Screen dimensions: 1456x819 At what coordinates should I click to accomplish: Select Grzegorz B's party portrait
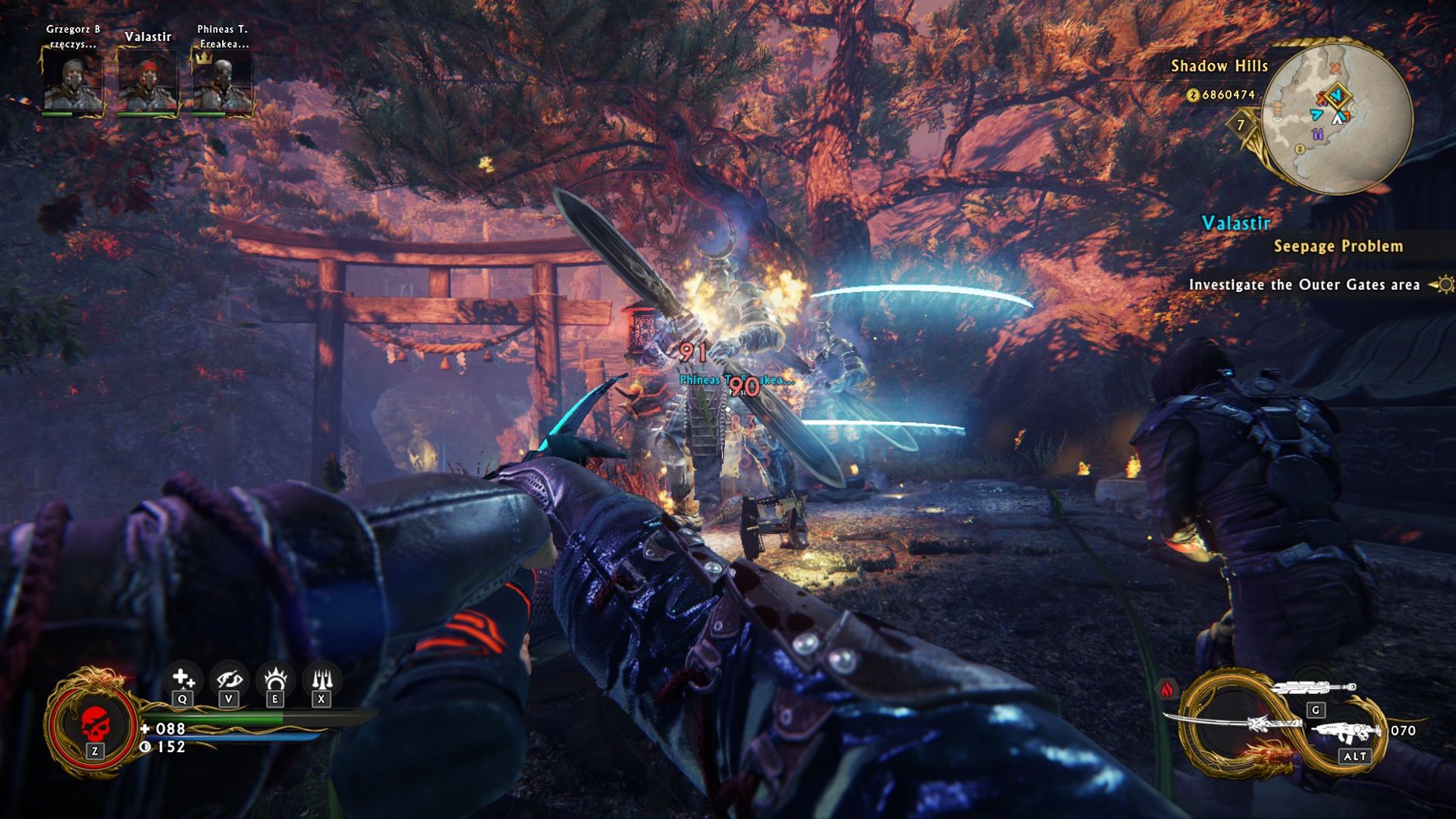pyautogui.click(x=71, y=81)
